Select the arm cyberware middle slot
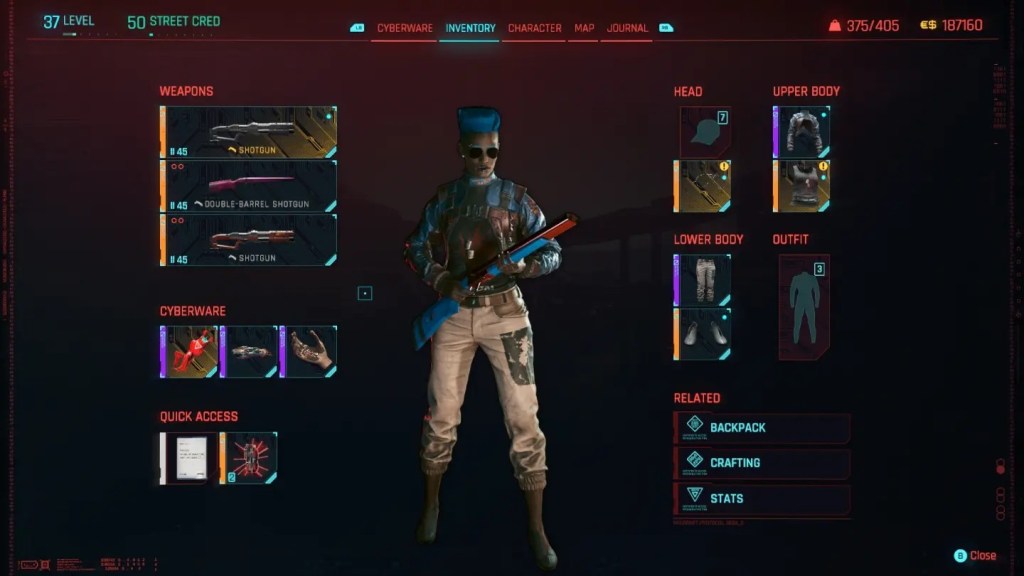The image size is (1024, 576). click(x=249, y=352)
